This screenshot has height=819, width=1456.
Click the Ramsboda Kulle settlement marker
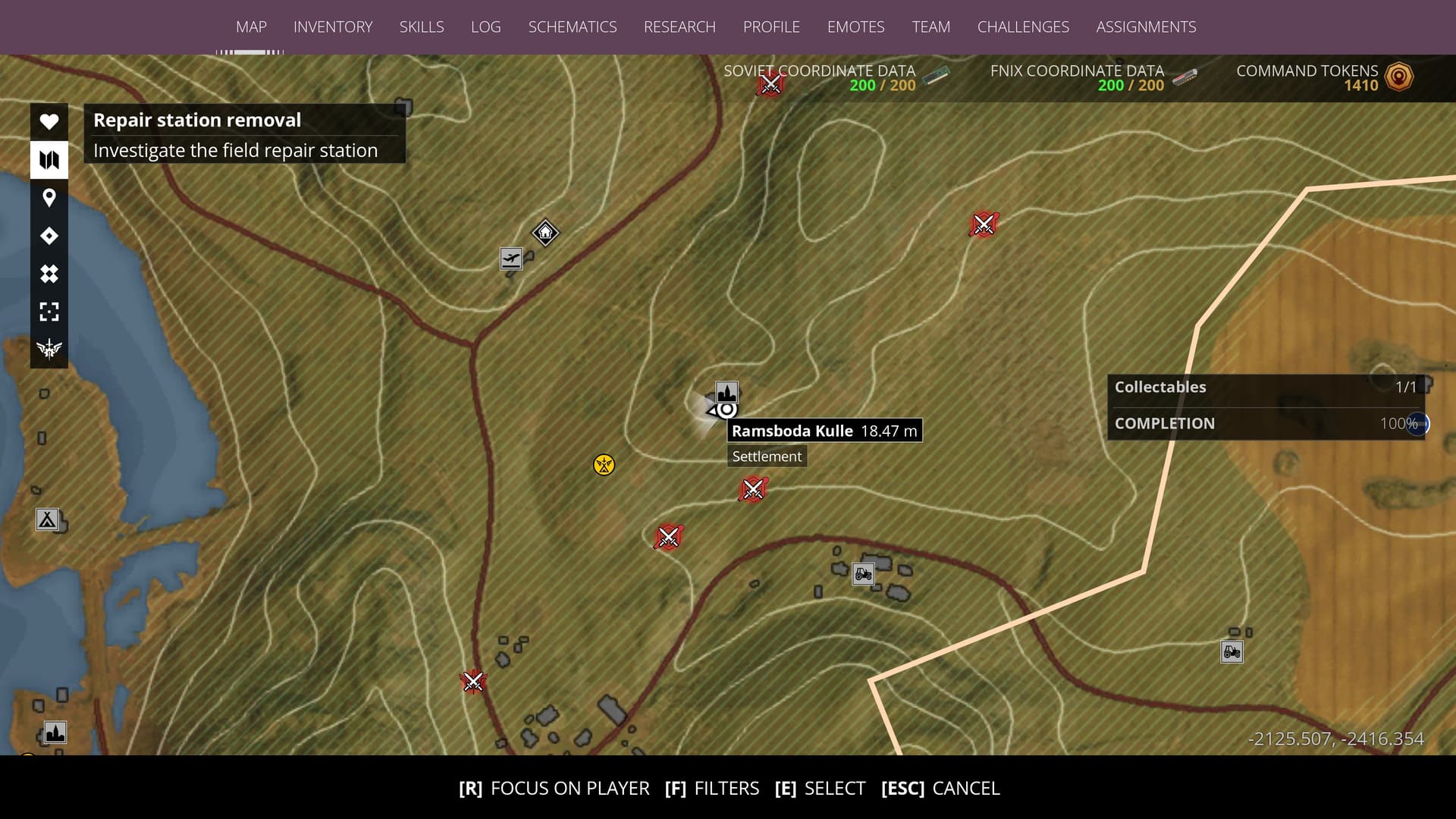tap(726, 393)
